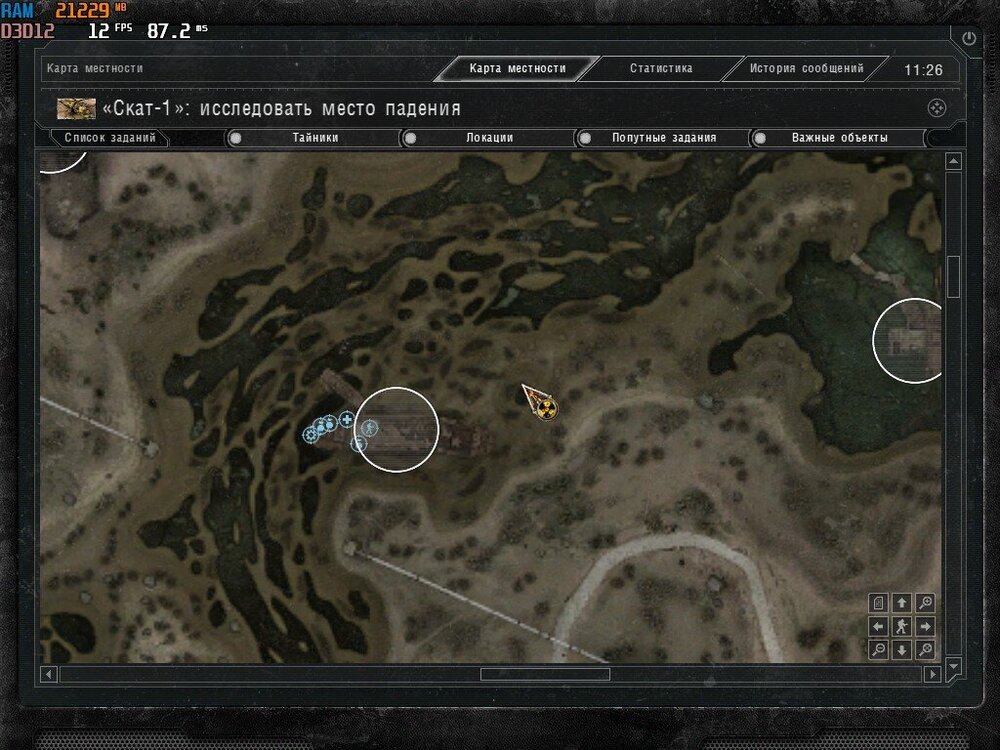Image resolution: width=1000 pixels, height=750 pixels.
Task: Pan the map left with the arrow button
Action: 879,627
